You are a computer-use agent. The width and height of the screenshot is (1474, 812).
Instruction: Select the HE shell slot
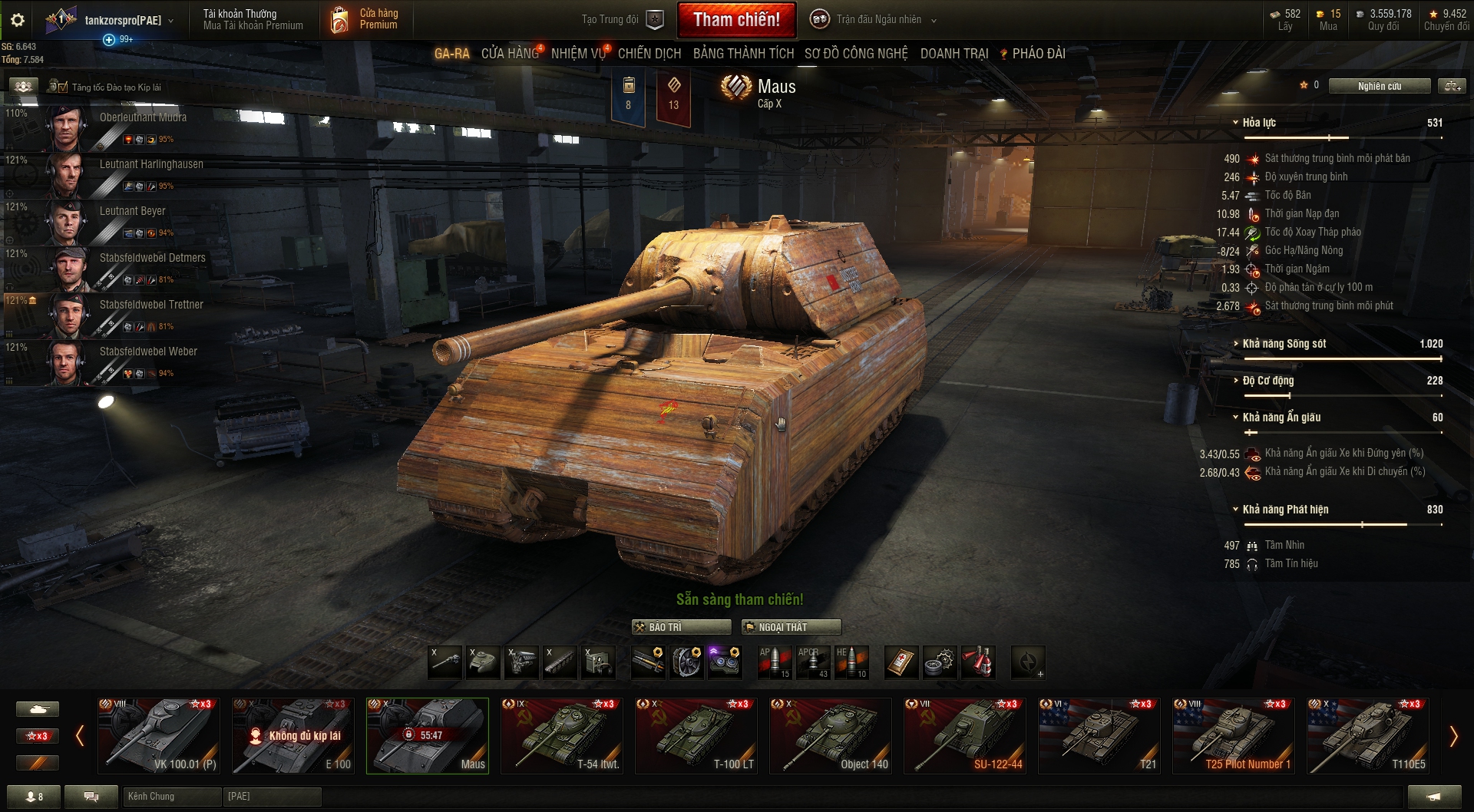pyautogui.click(x=851, y=662)
